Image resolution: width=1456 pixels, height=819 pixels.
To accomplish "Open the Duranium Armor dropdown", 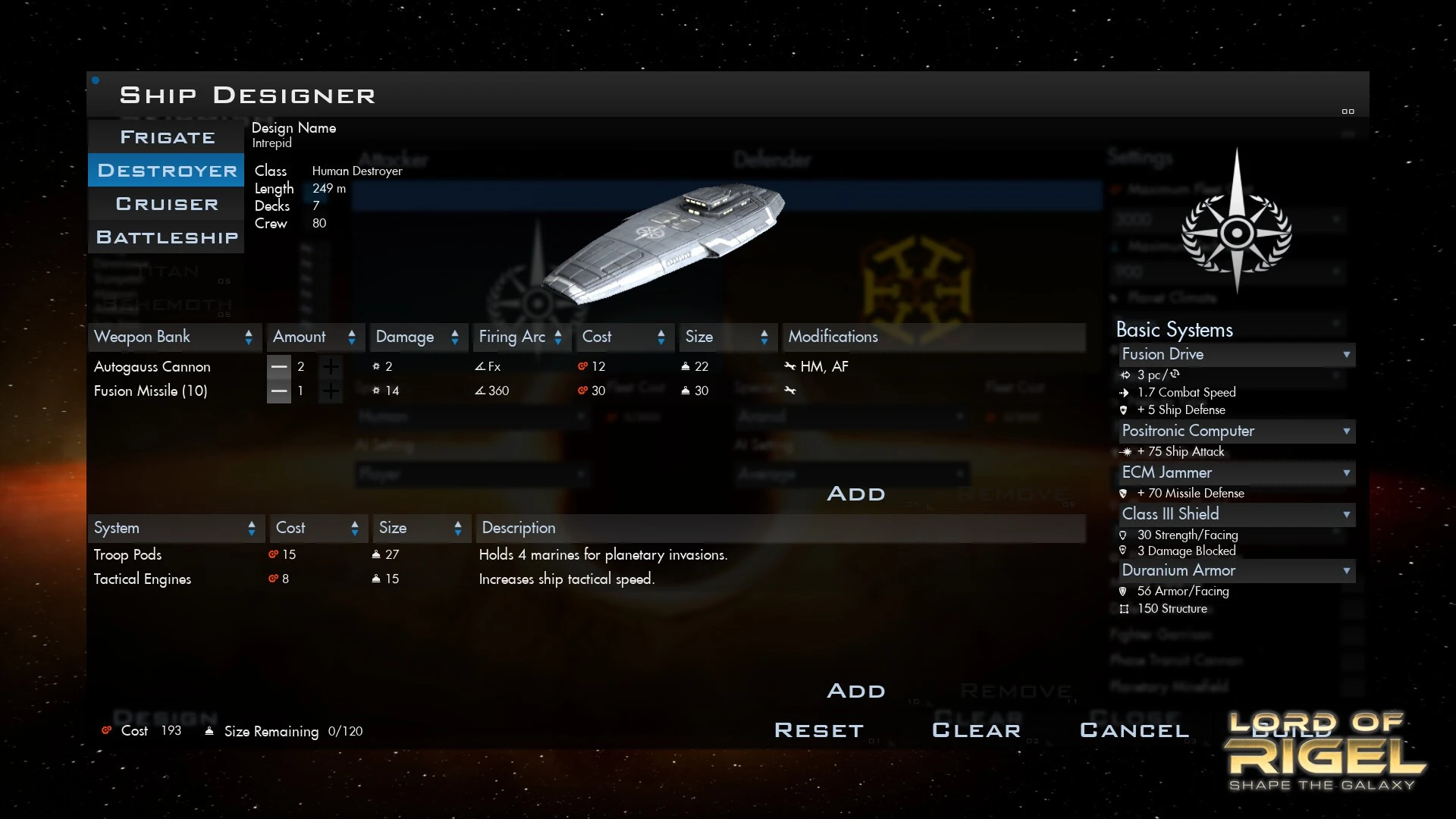I will point(1236,570).
